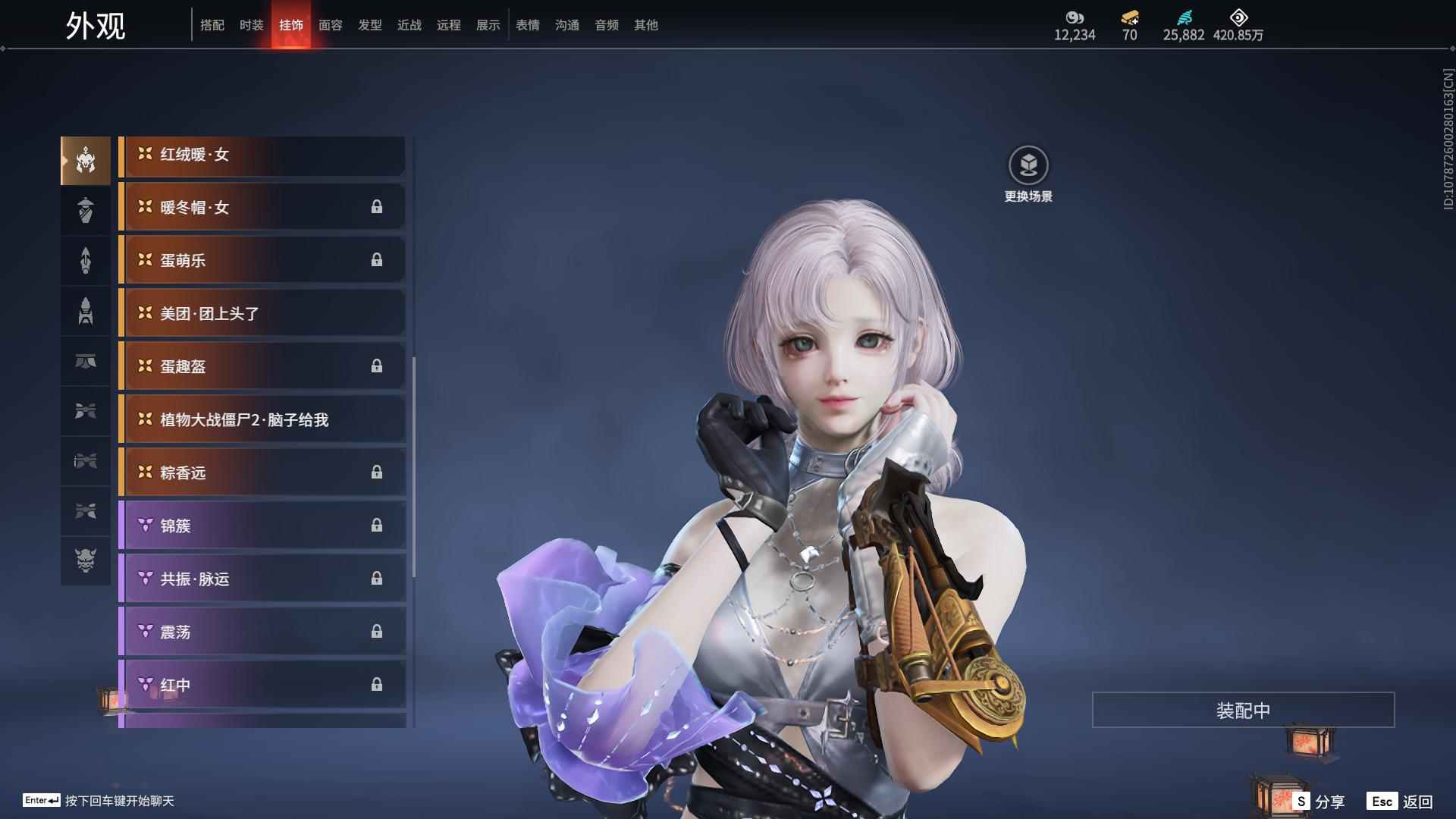Select 植物大战僵尸2·脑子给我 accessory

(262, 420)
